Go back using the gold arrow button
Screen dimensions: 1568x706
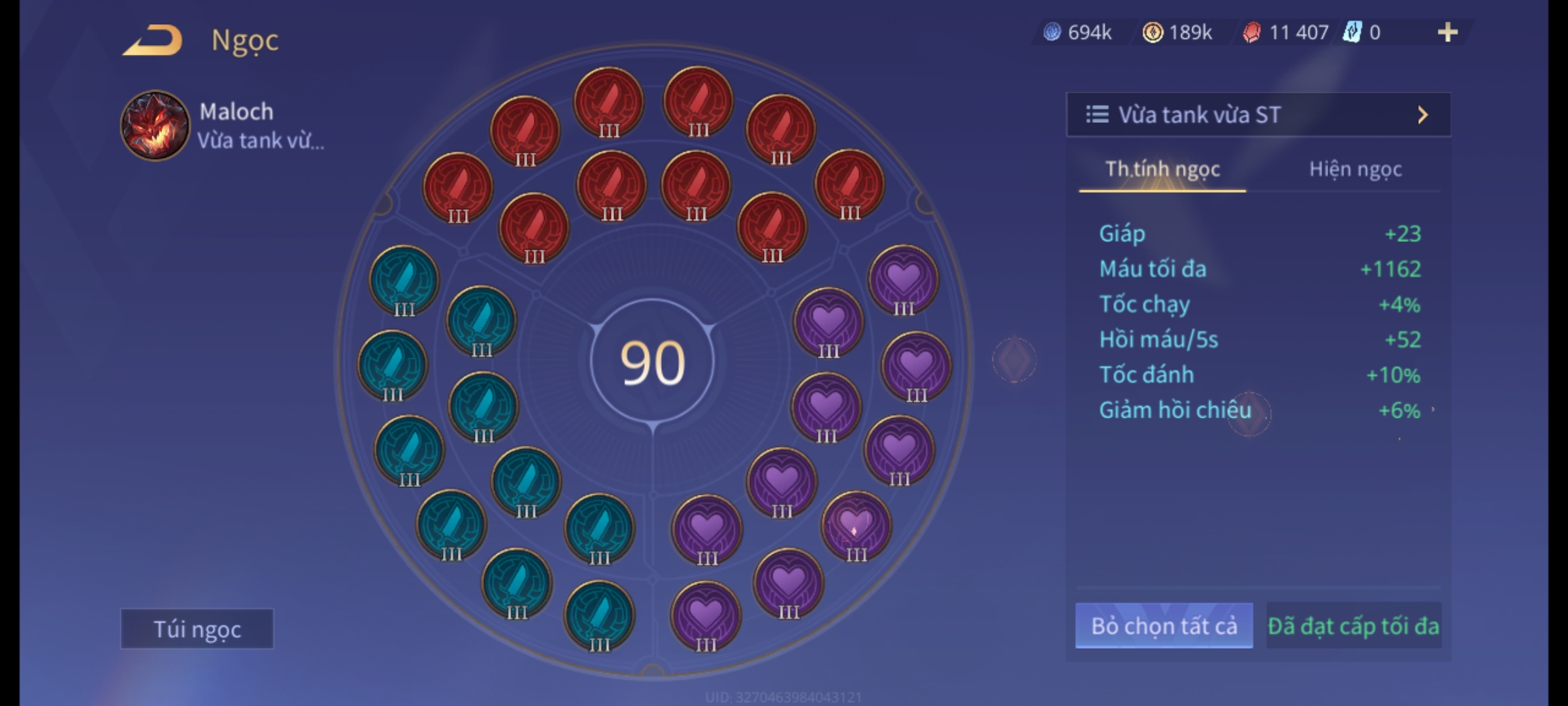click(153, 40)
